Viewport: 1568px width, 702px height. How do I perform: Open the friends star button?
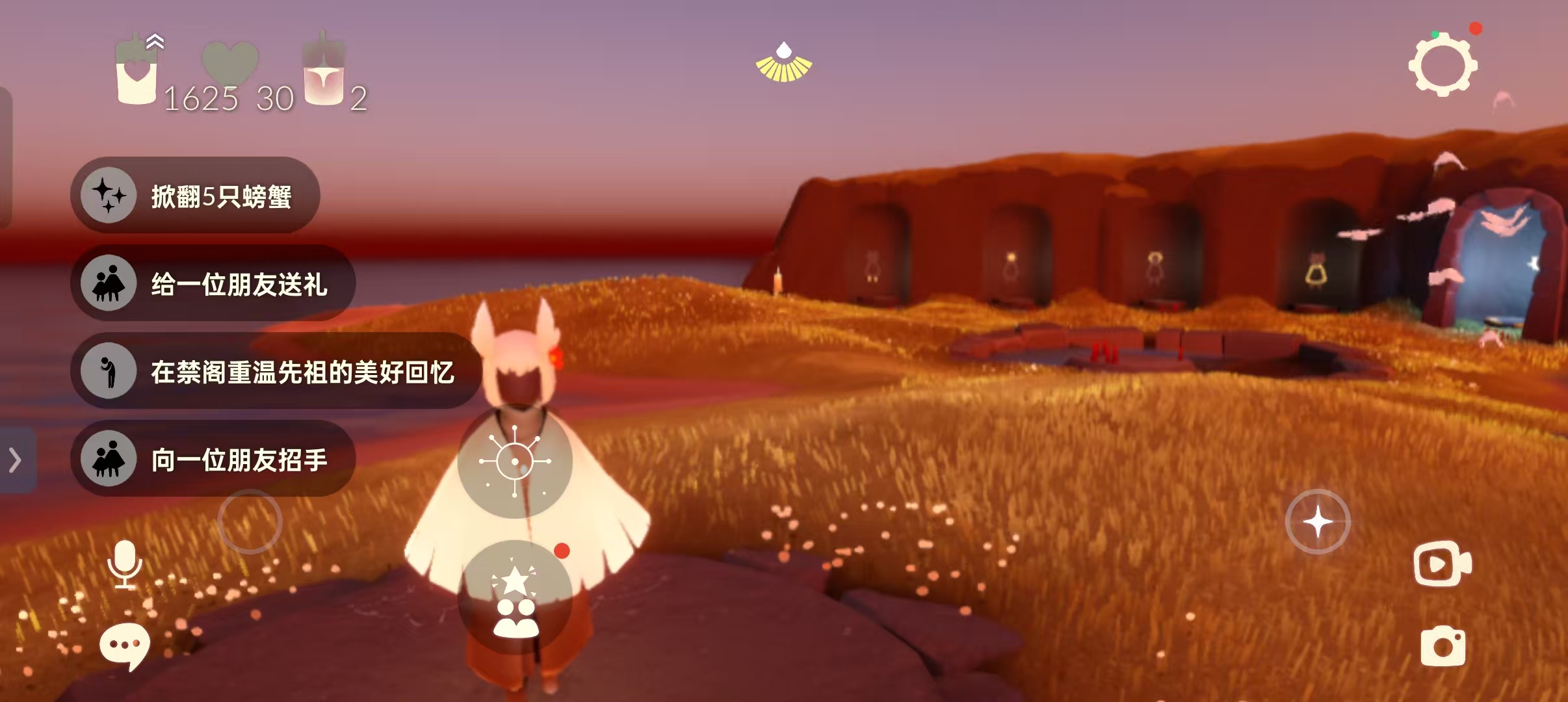pos(515,597)
